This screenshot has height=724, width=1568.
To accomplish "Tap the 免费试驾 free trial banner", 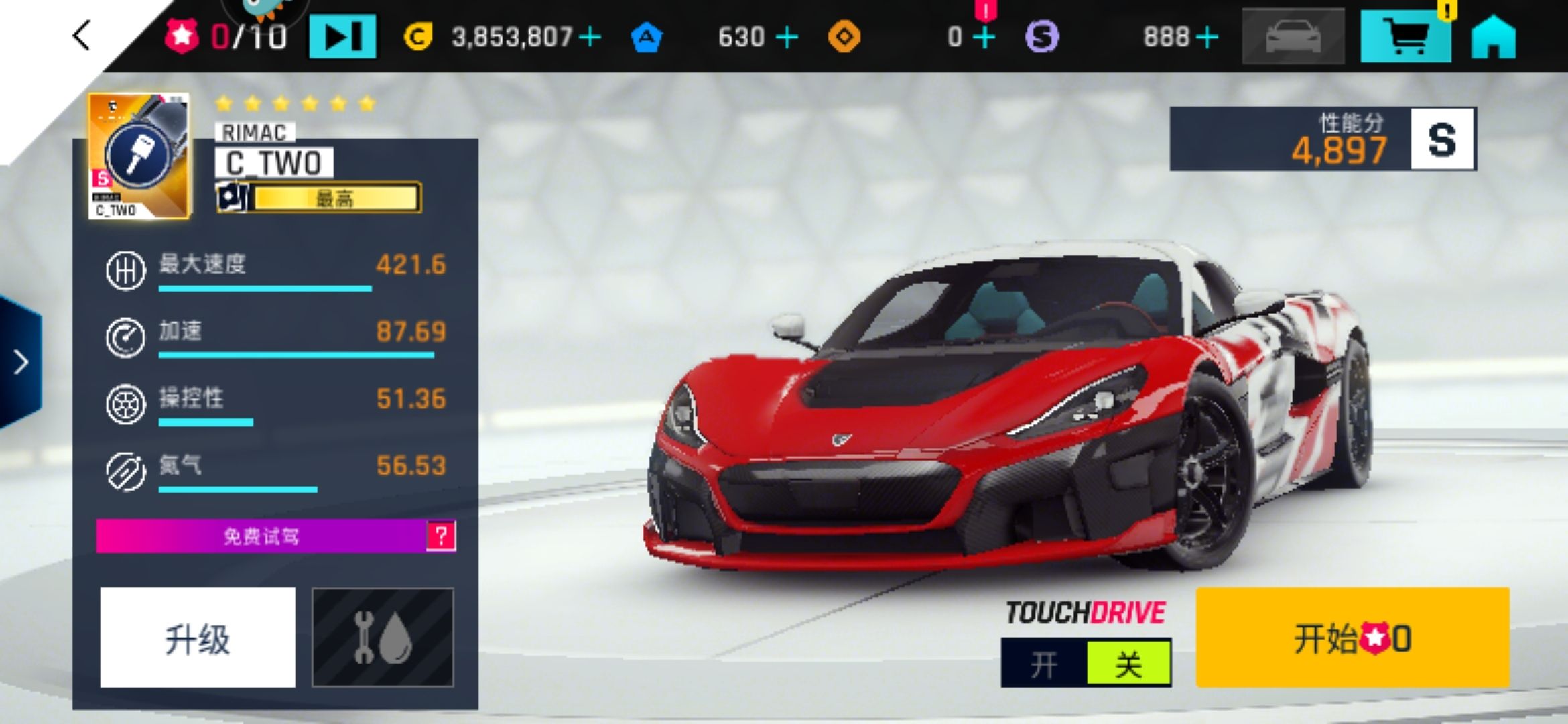I will click(261, 536).
